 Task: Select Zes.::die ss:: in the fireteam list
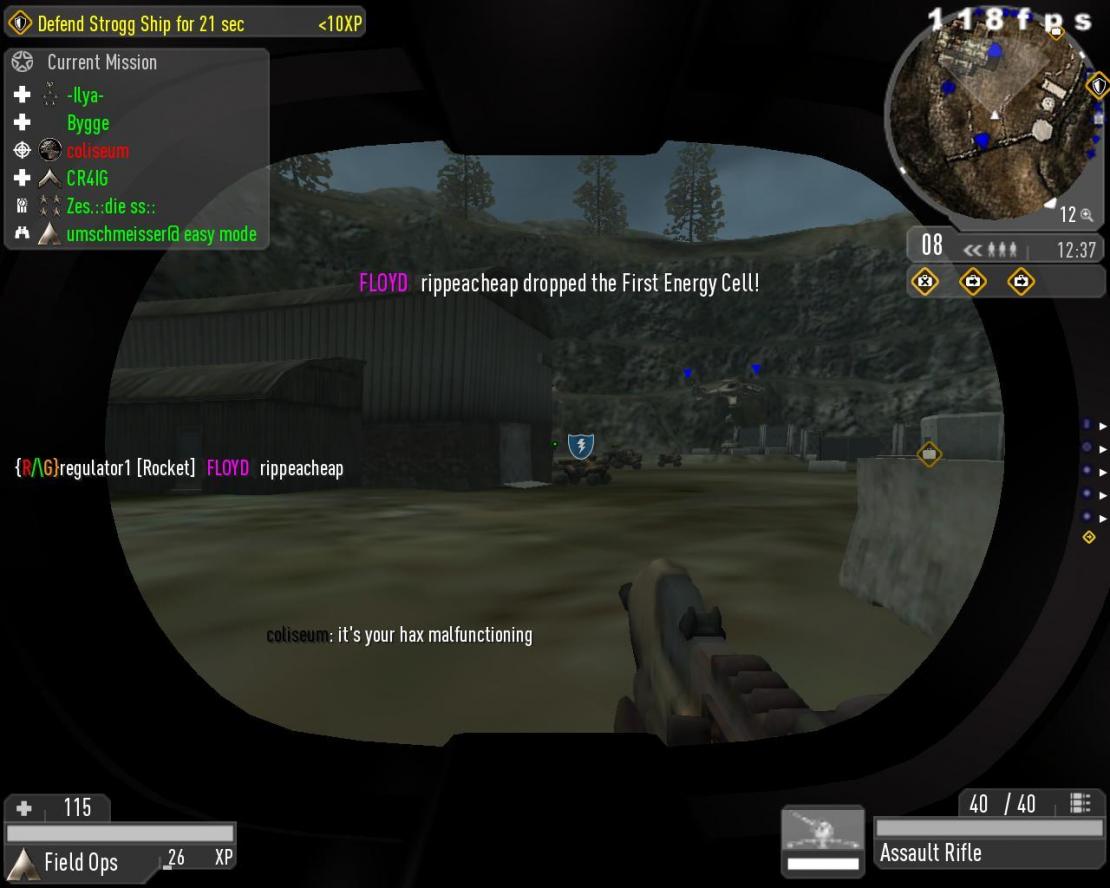(x=110, y=207)
